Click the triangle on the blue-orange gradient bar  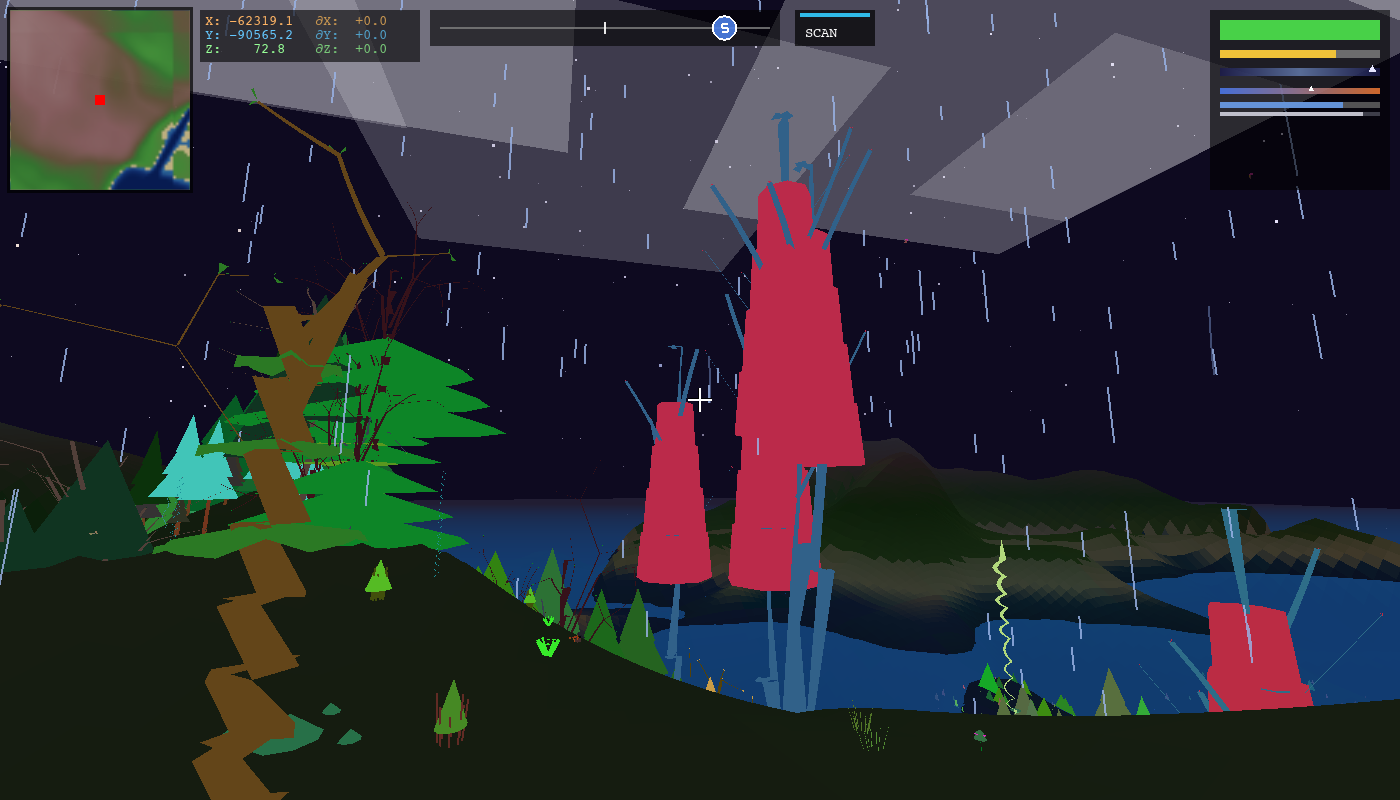tap(1311, 88)
